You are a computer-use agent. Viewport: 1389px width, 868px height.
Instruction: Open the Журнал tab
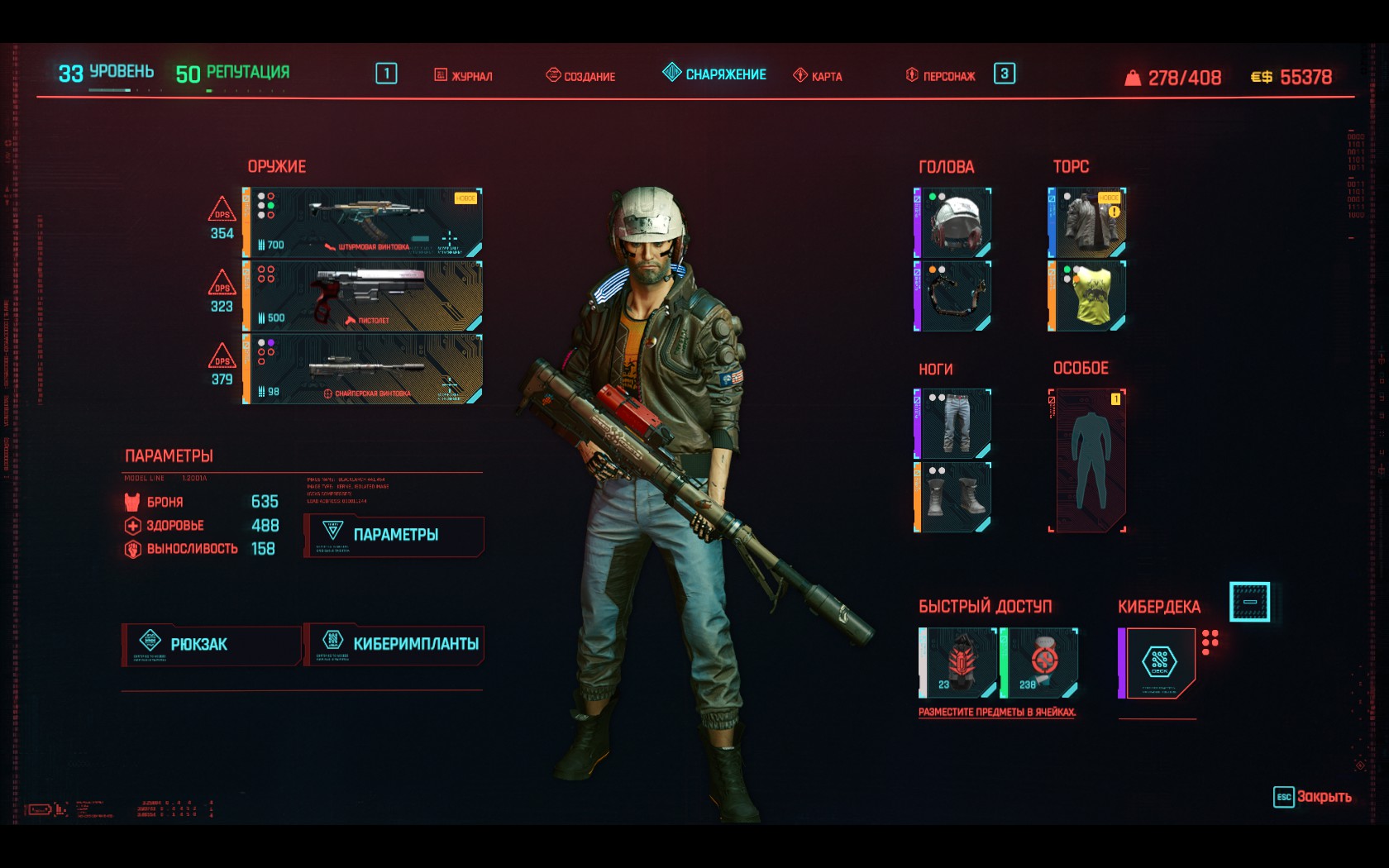(x=464, y=76)
